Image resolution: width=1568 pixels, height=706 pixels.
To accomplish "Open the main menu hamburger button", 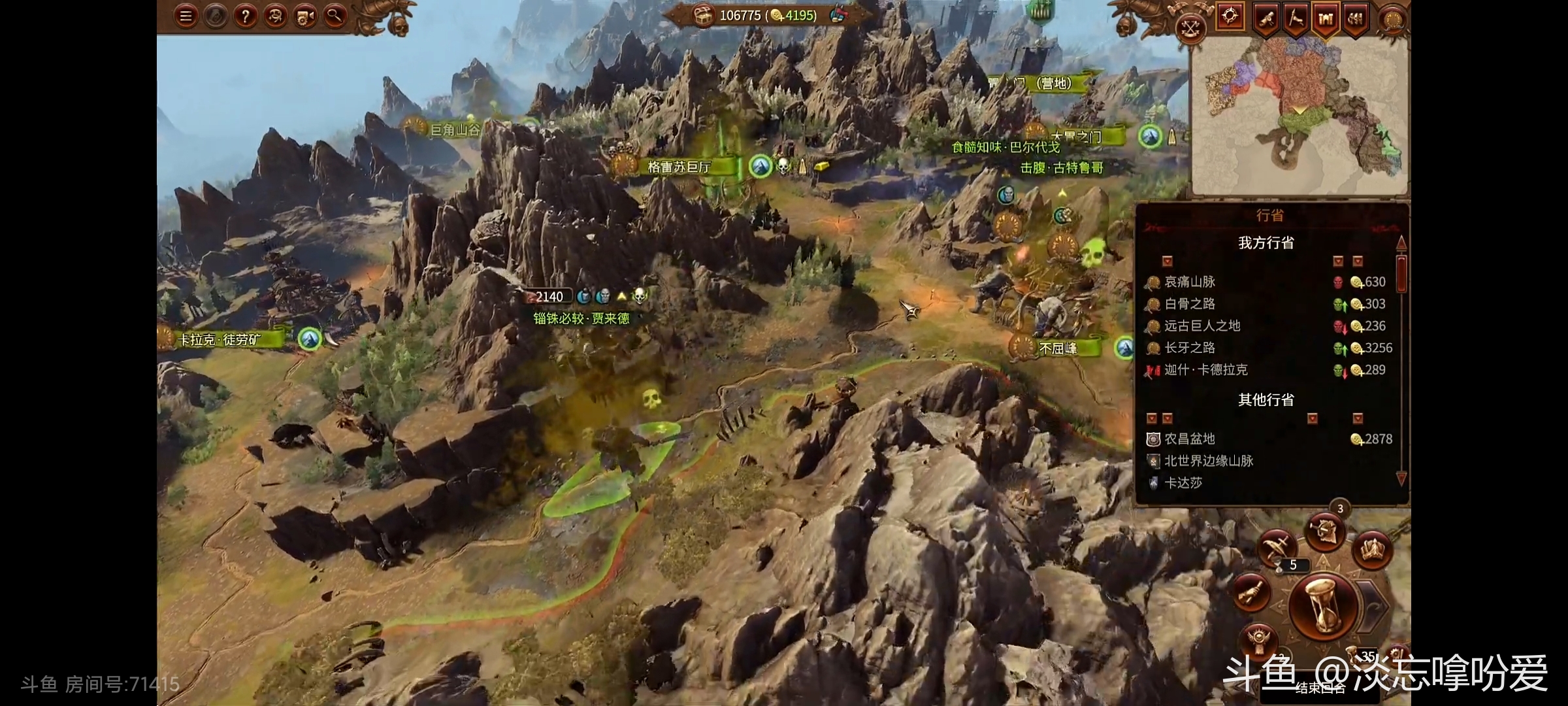I will 186,16.
